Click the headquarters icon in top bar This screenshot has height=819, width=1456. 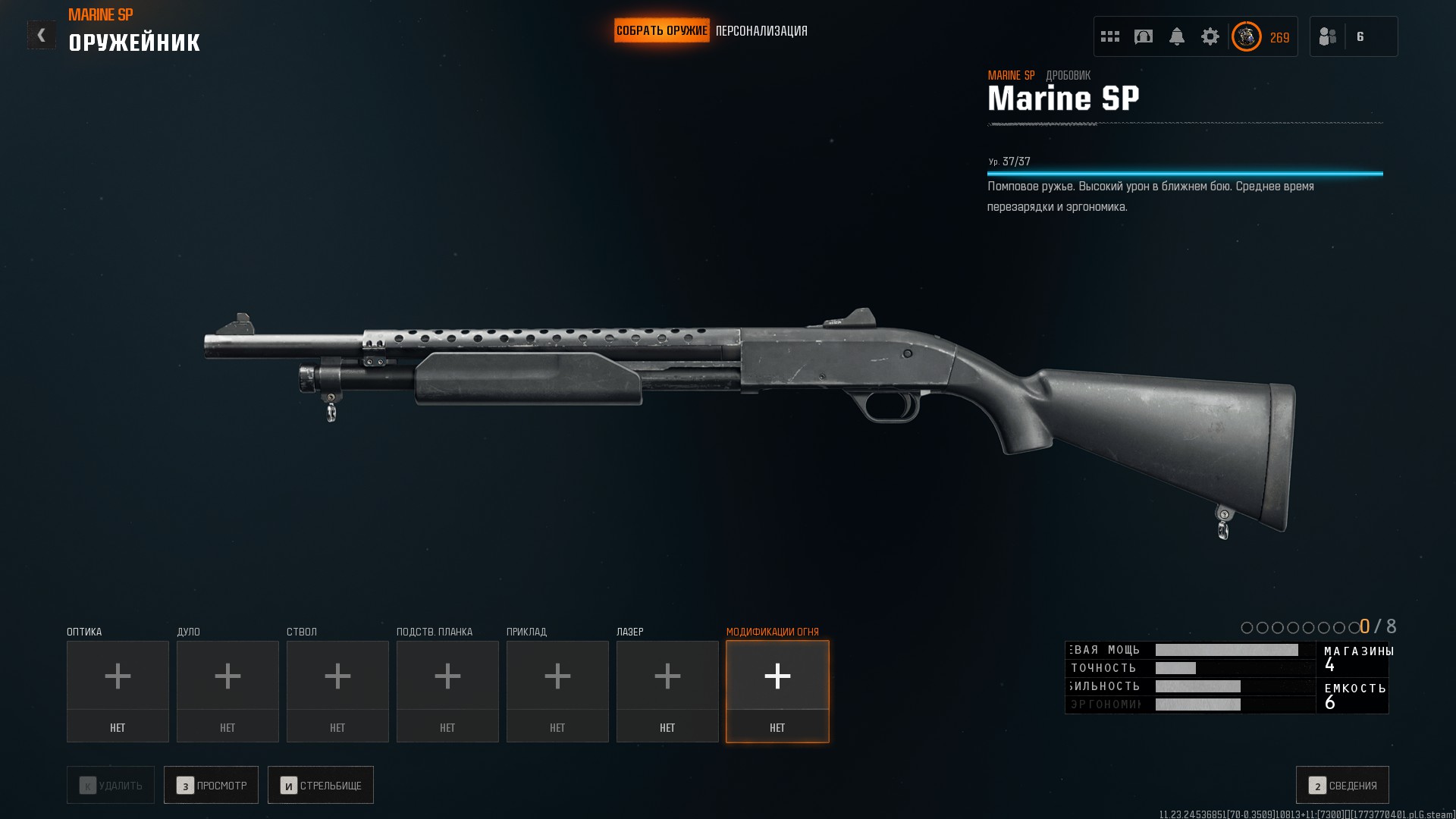coord(1144,36)
